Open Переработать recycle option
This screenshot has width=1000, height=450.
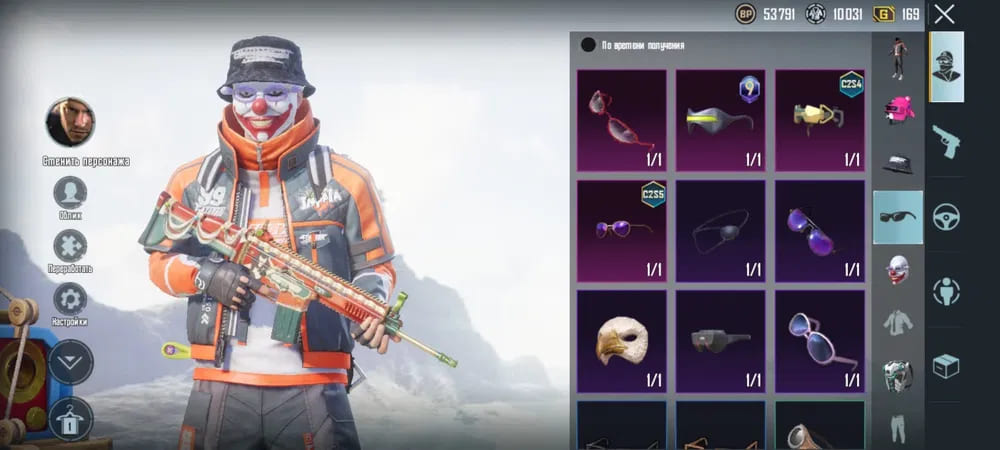click(70, 246)
